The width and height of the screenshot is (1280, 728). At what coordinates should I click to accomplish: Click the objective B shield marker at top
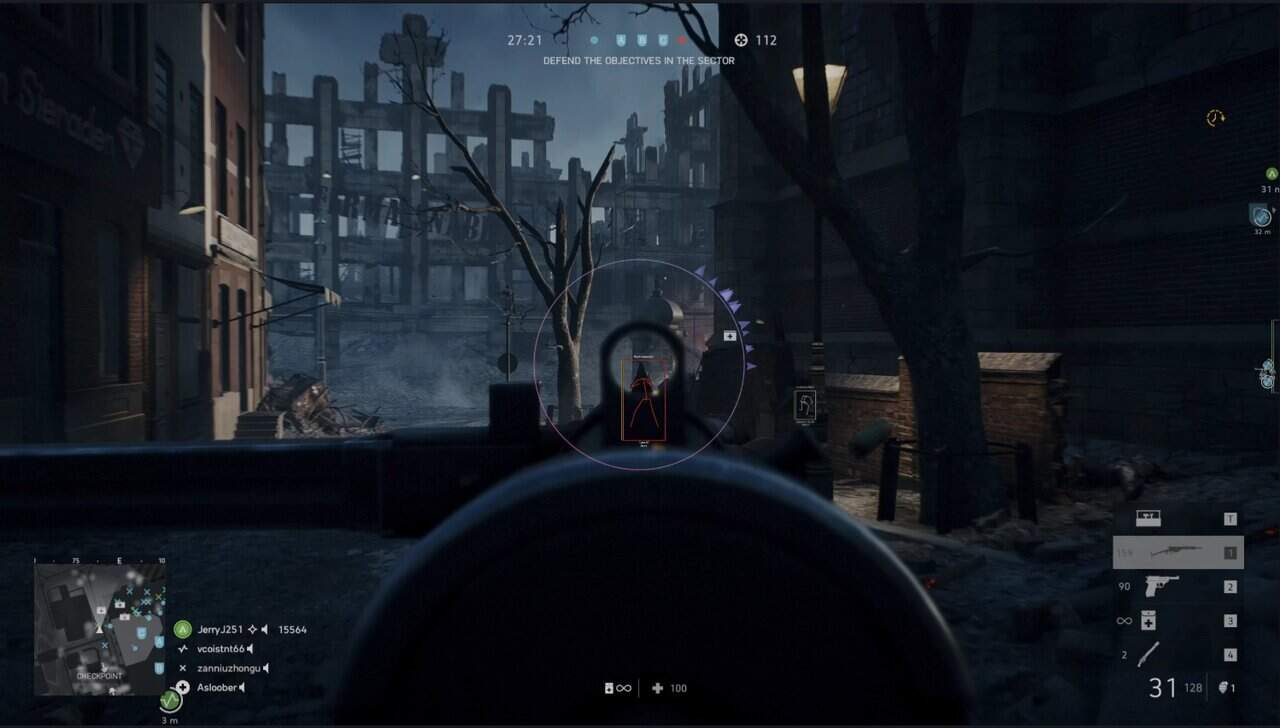pos(641,41)
